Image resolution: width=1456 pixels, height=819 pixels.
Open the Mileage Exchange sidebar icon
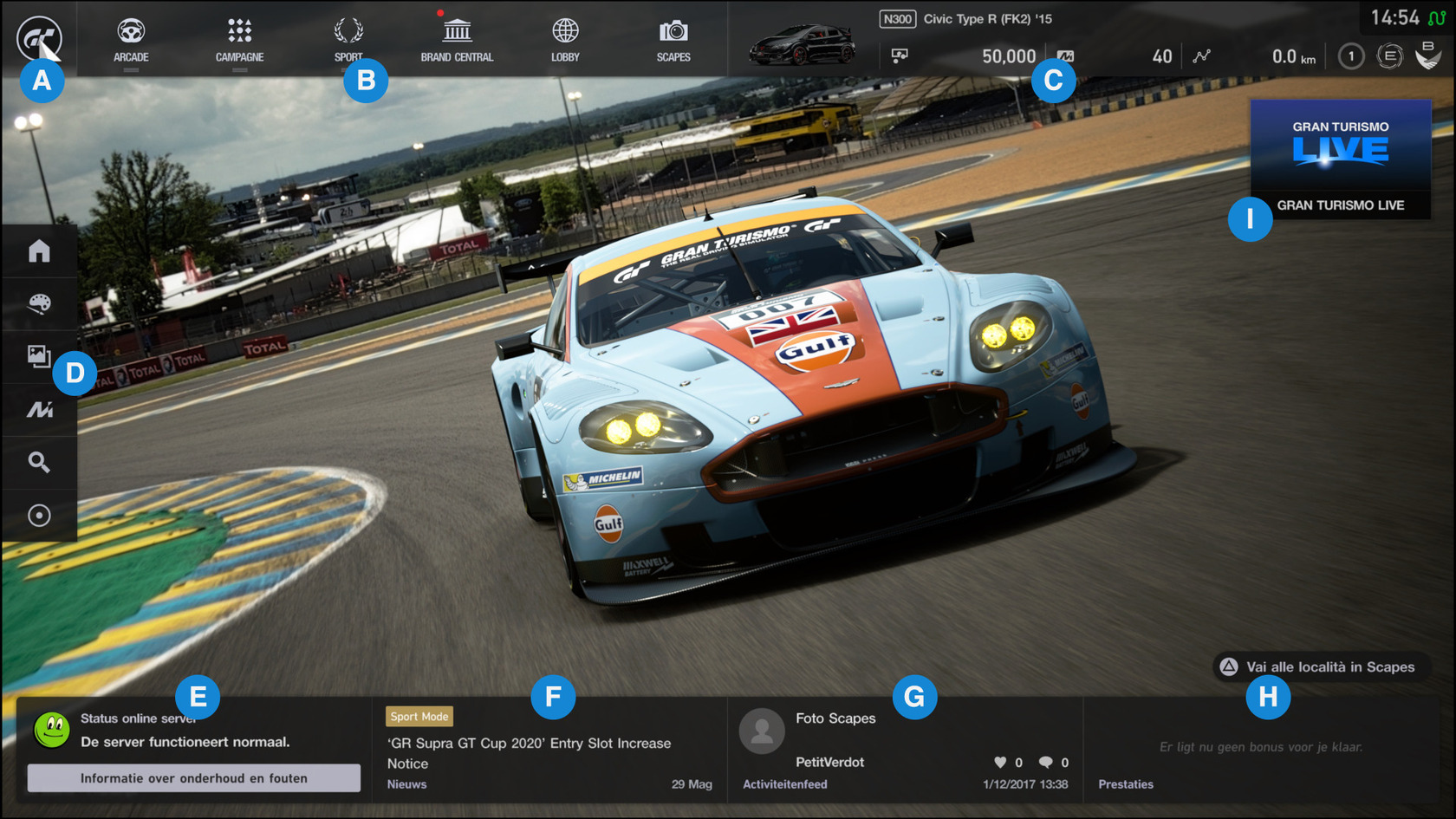point(39,409)
